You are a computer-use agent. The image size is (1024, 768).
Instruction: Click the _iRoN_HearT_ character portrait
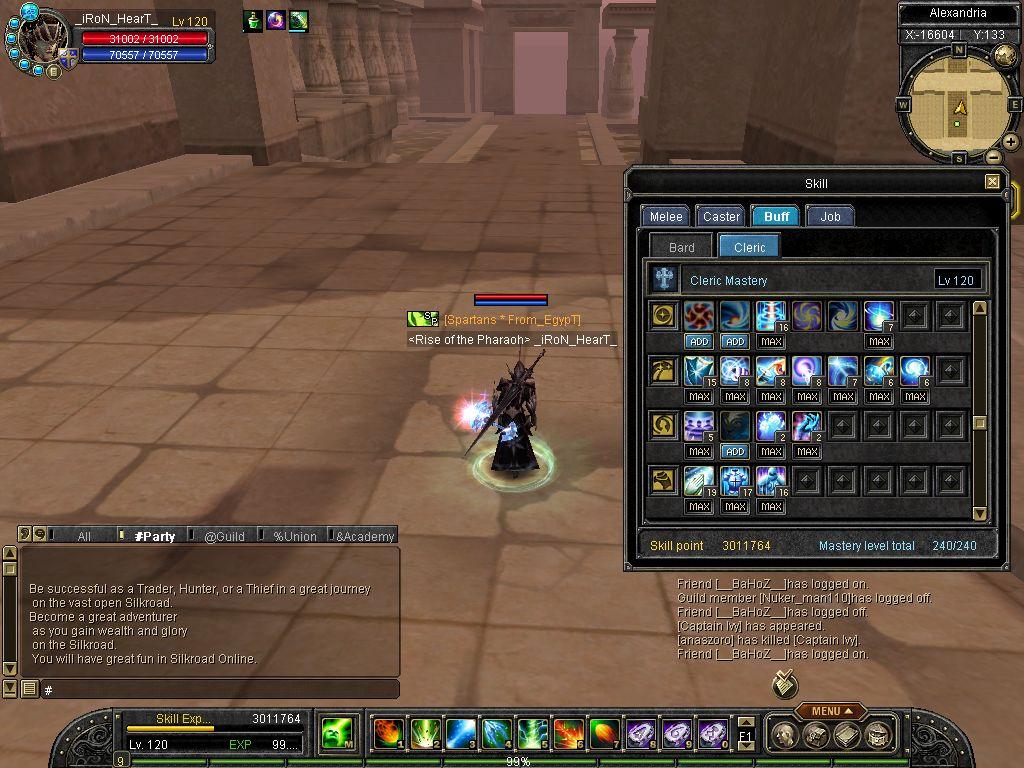(42, 42)
